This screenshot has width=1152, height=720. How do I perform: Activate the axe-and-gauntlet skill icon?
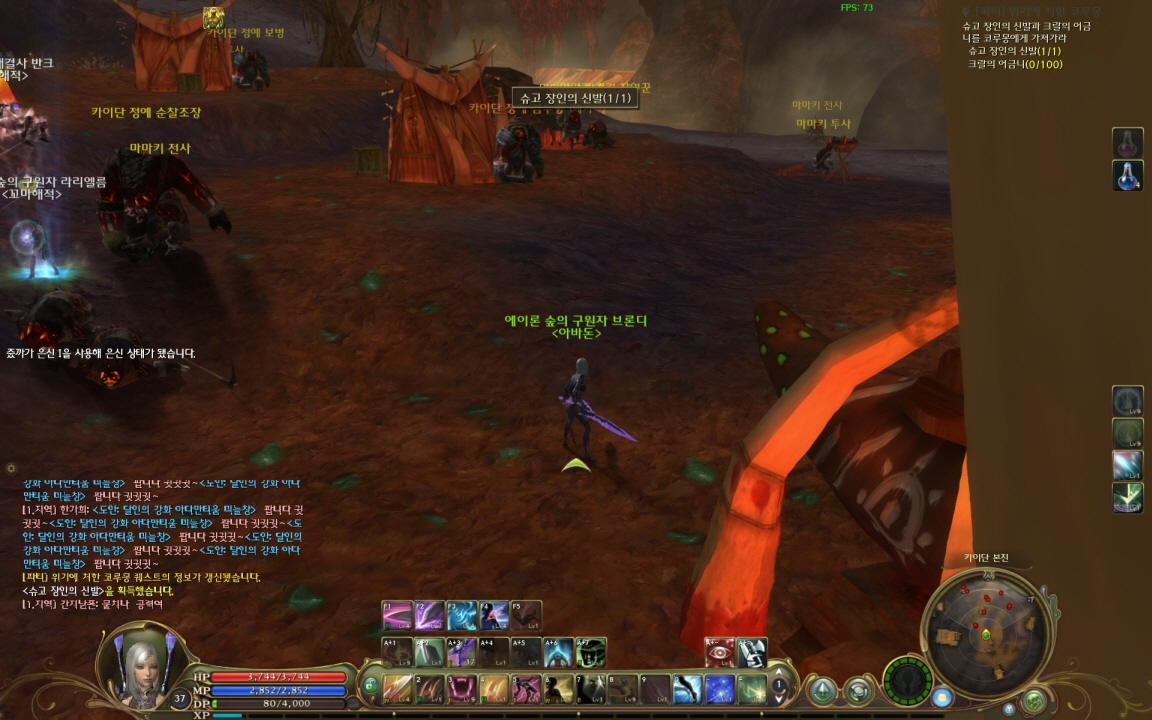[752, 652]
